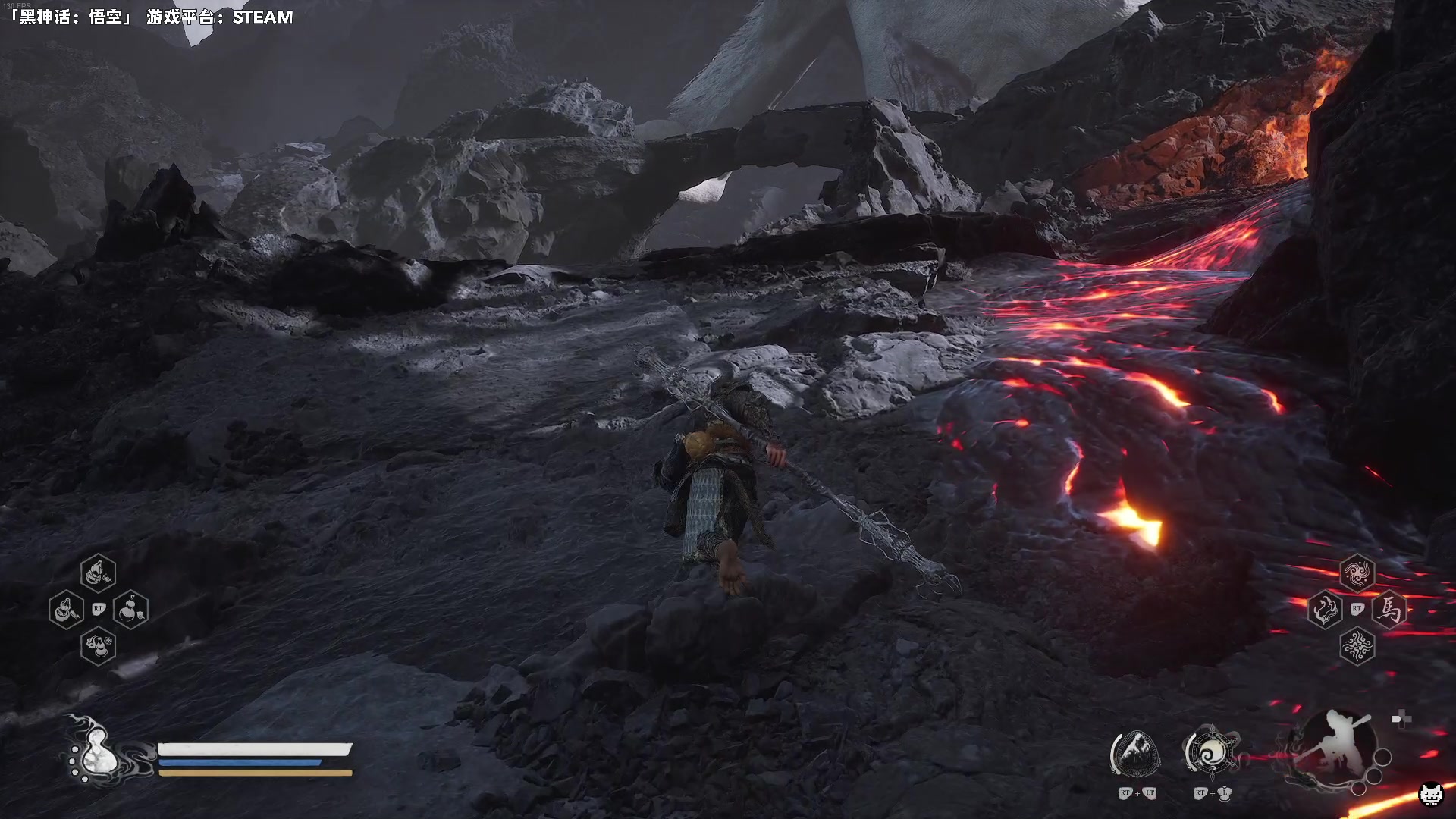Screen dimensions: 1456x819
Task: Activate the flame claw spell hexagon
Action: (x=1325, y=610)
